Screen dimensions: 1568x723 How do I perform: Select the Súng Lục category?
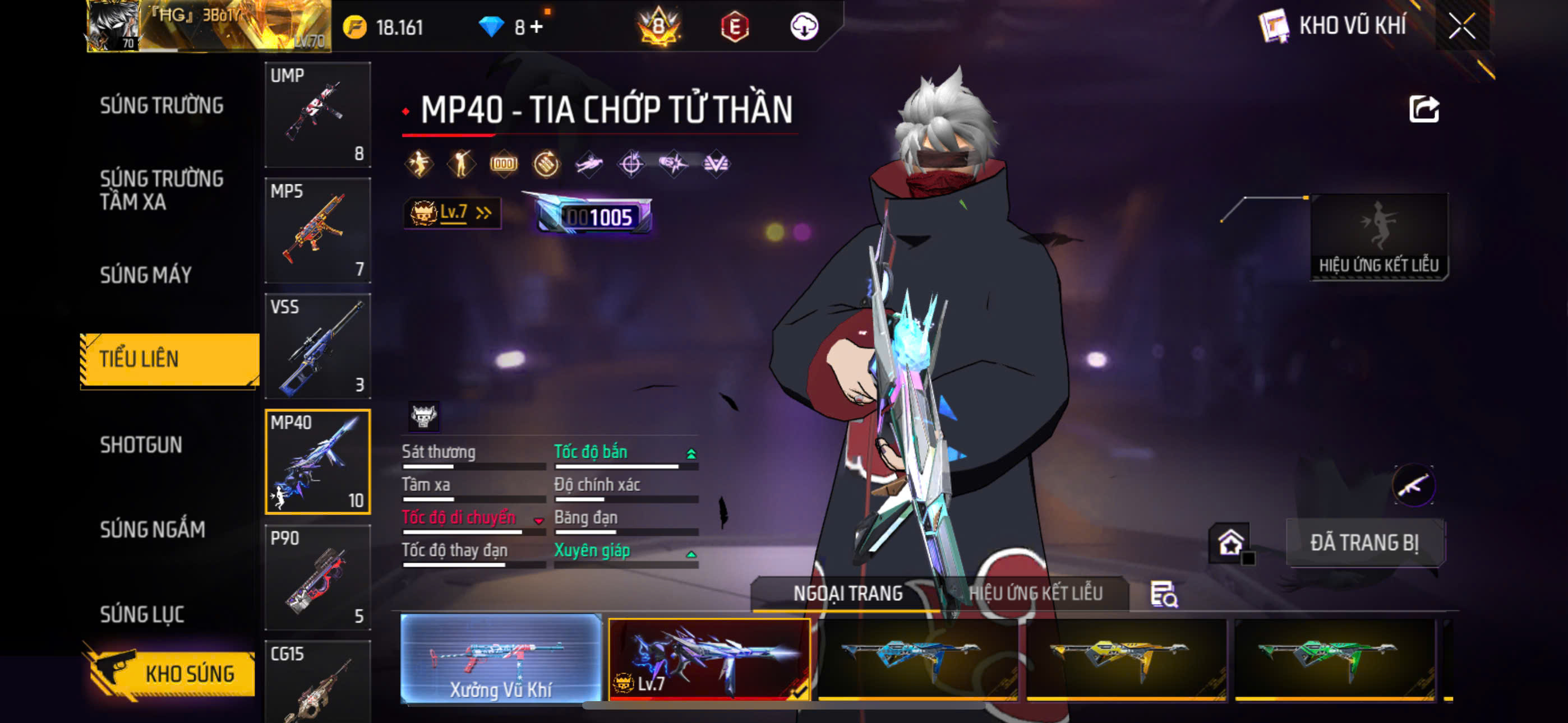point(142,614)
